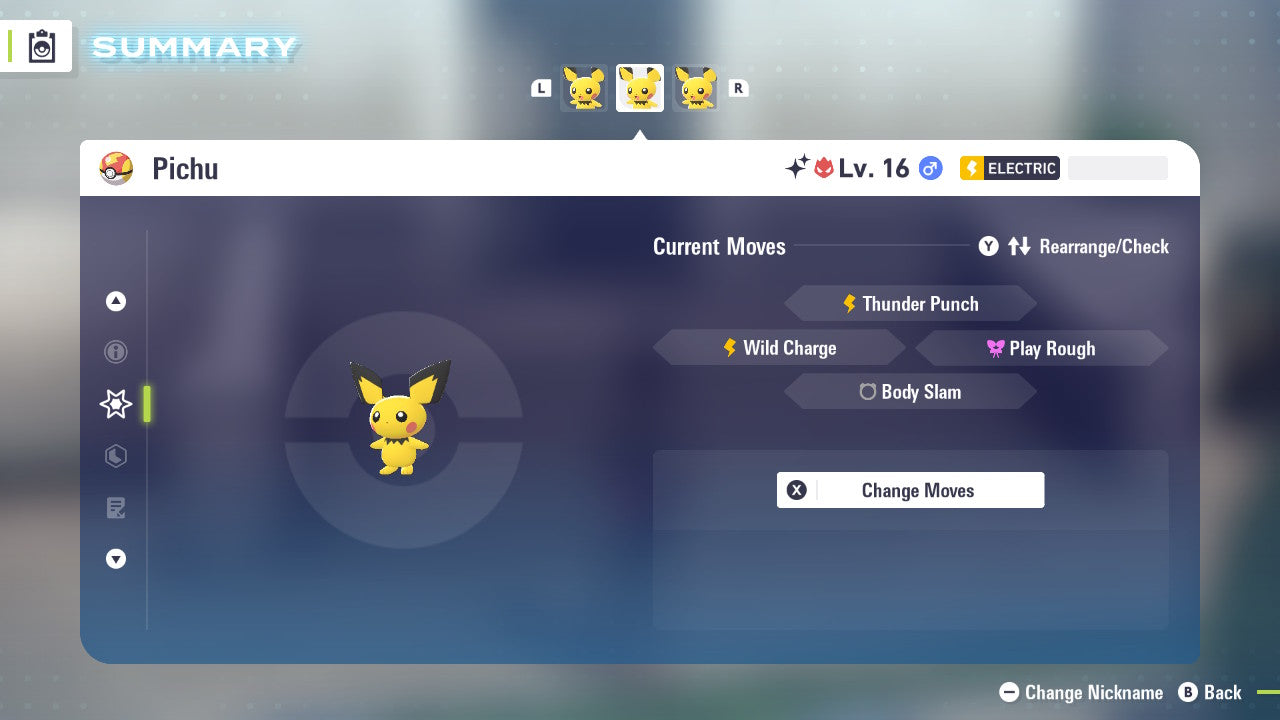Open the memo notes page in sidebar

116,508
